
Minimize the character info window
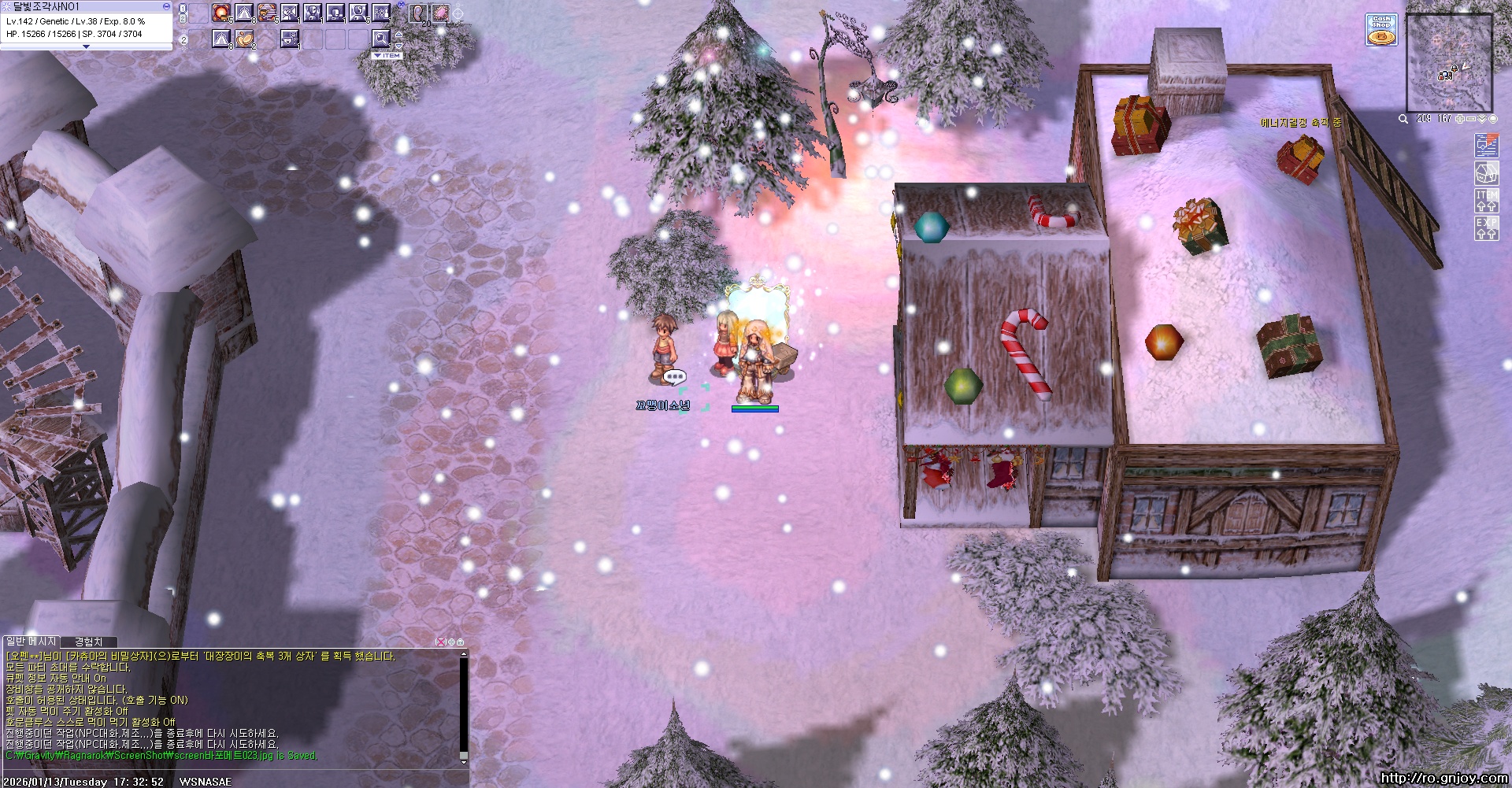tap(166, 6)
